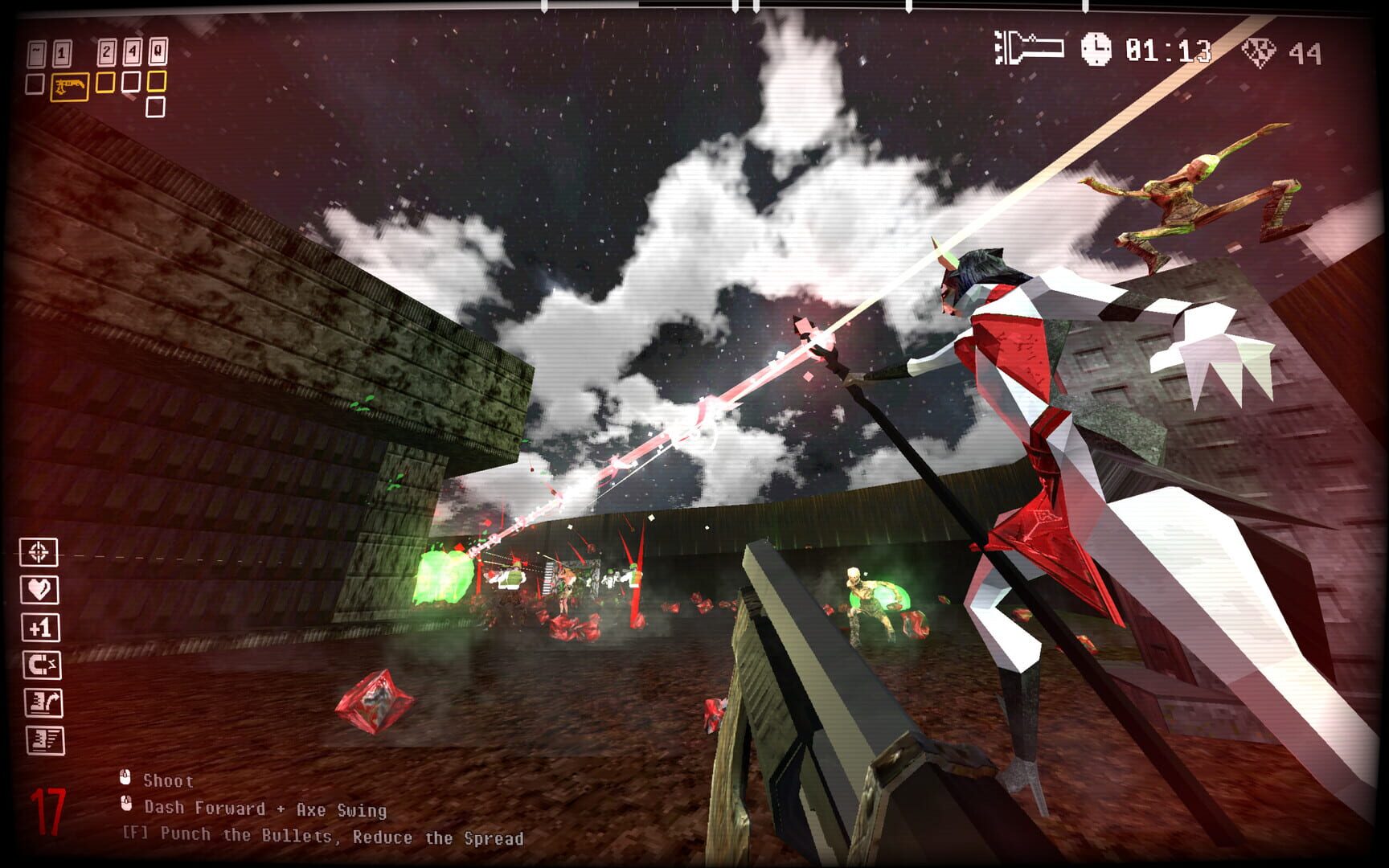Select the shotgun in weapon slot 1
The image size is (1389, 868).
70,86
